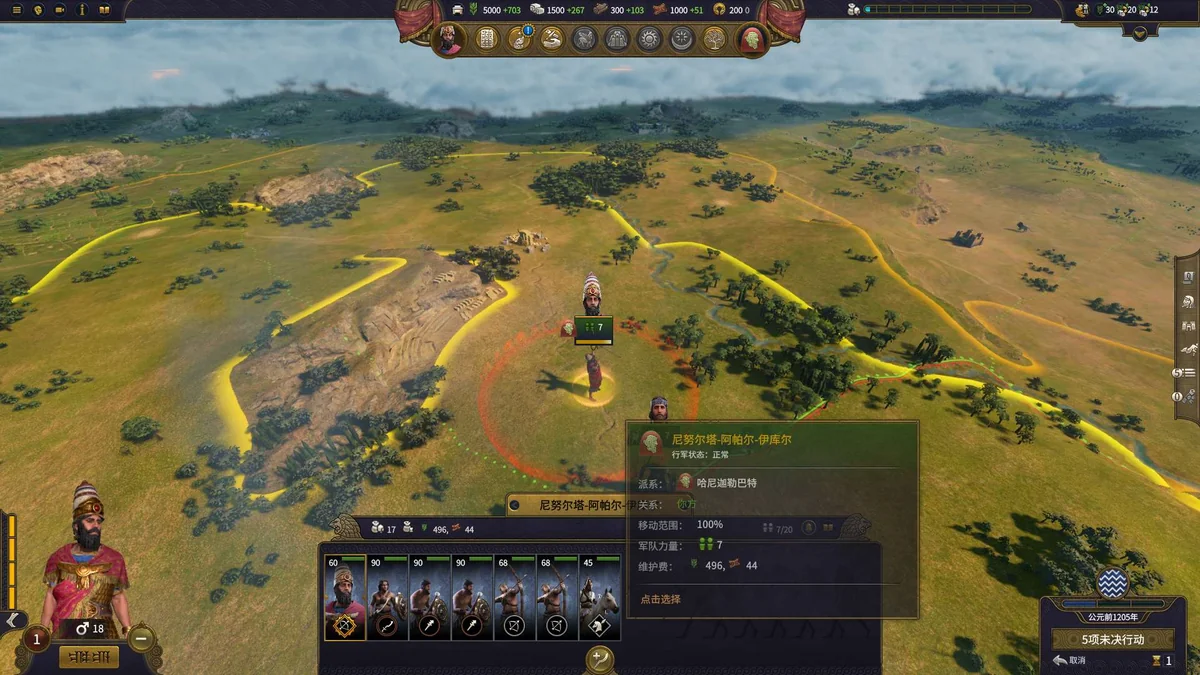Click the round minus button beside the portrait
The image size is (1200, 675).
pos(141,637)
